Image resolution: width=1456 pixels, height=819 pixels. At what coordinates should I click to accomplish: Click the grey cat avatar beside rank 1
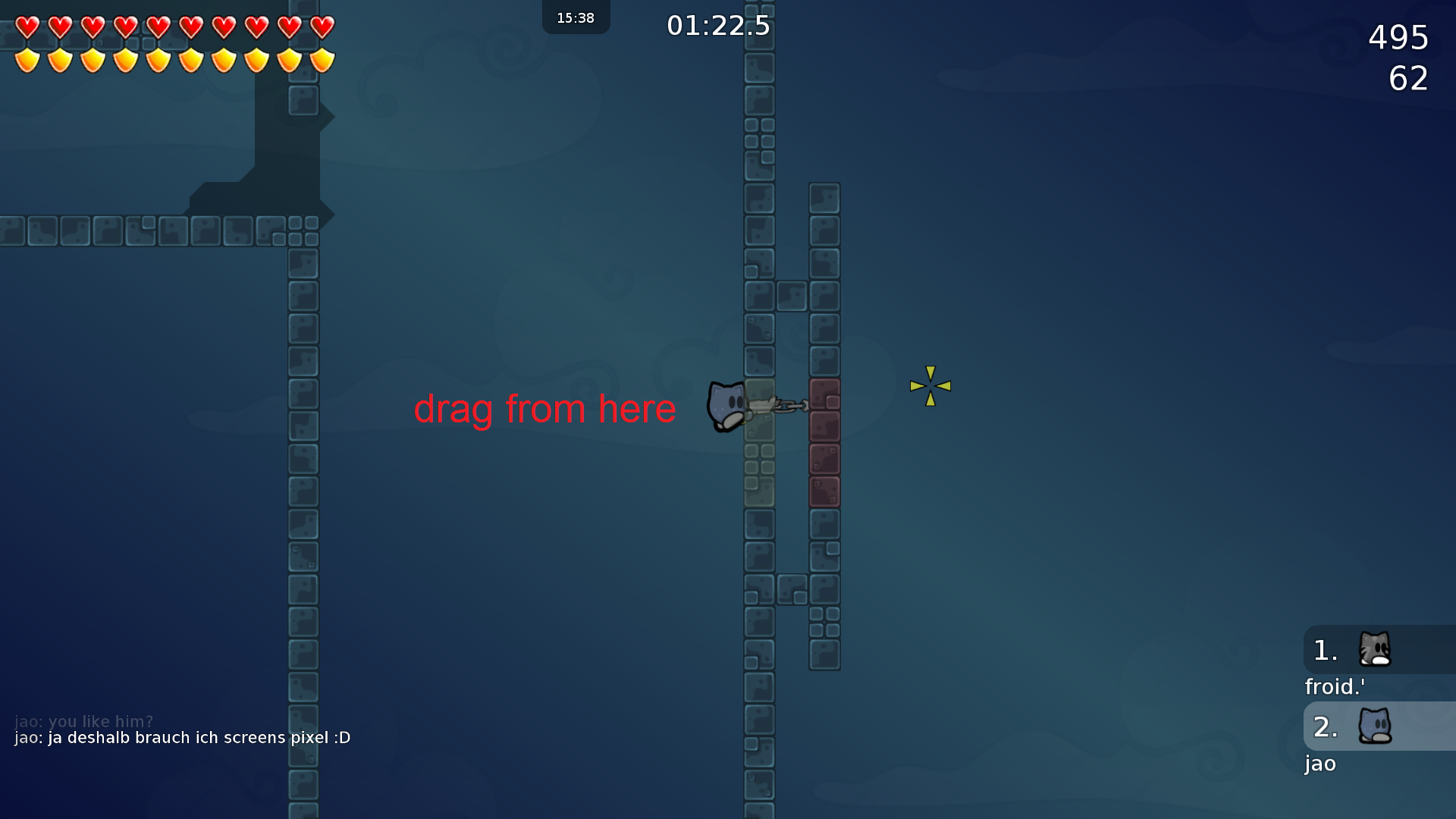pos(1375,650)
